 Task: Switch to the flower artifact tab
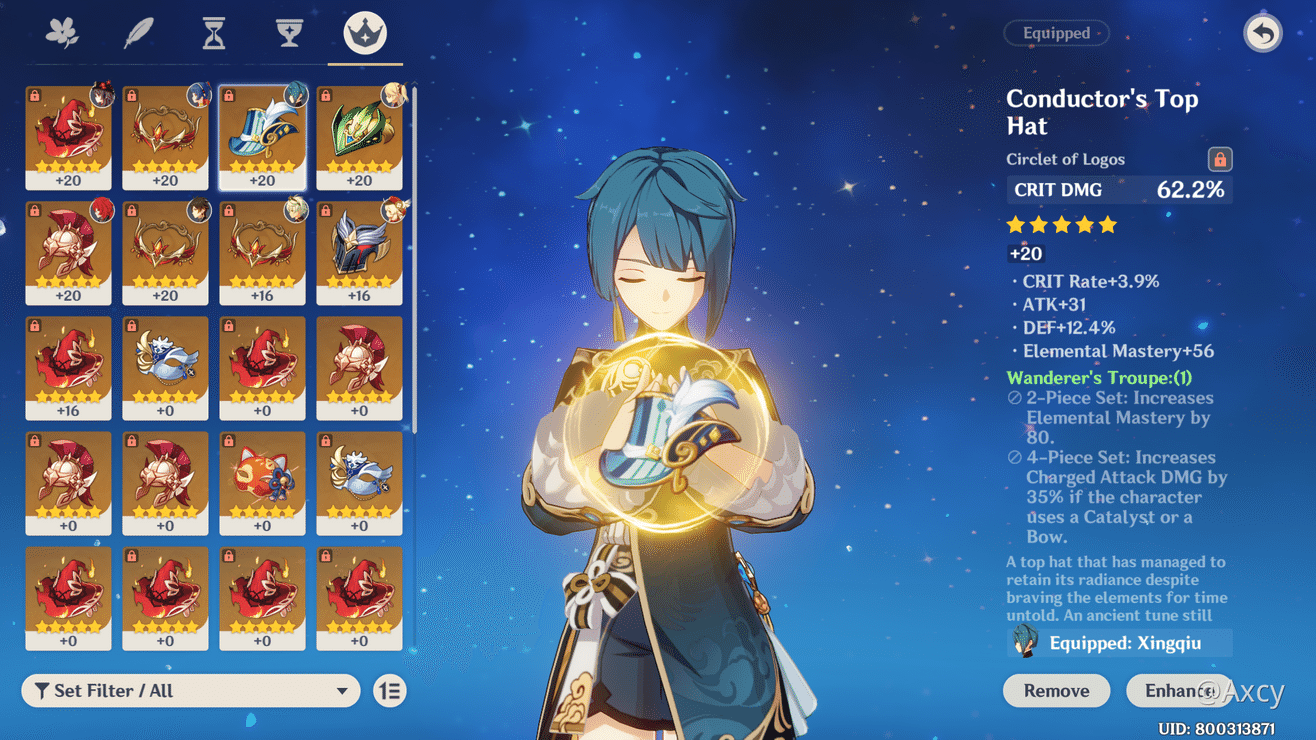[x=63, y=33]
